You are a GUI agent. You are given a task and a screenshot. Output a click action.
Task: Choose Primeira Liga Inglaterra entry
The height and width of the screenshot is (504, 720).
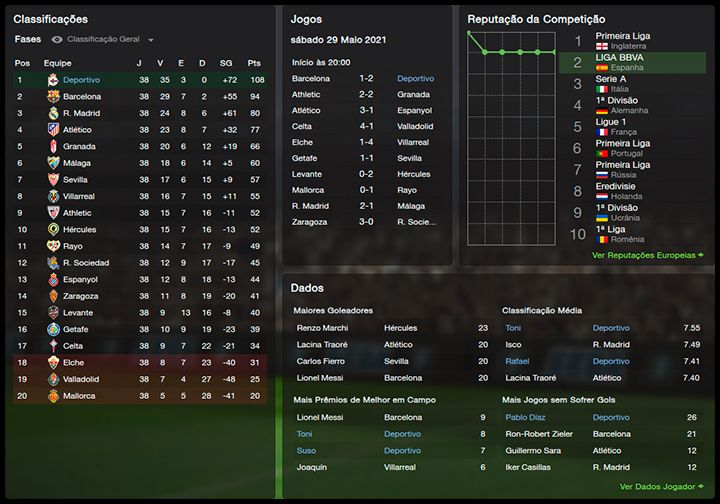tap(622, 40)
